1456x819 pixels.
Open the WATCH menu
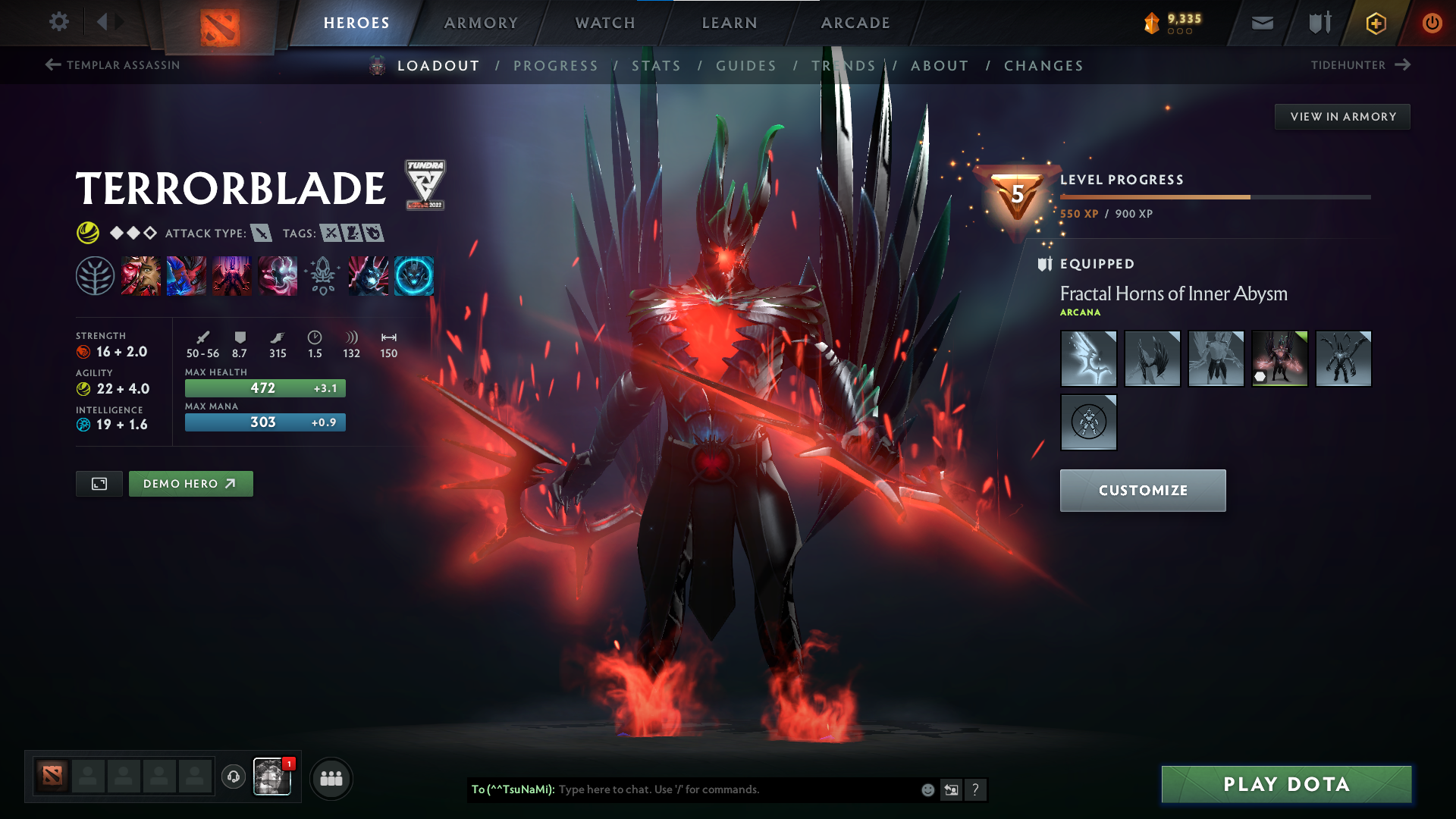[x=604, y=23]
